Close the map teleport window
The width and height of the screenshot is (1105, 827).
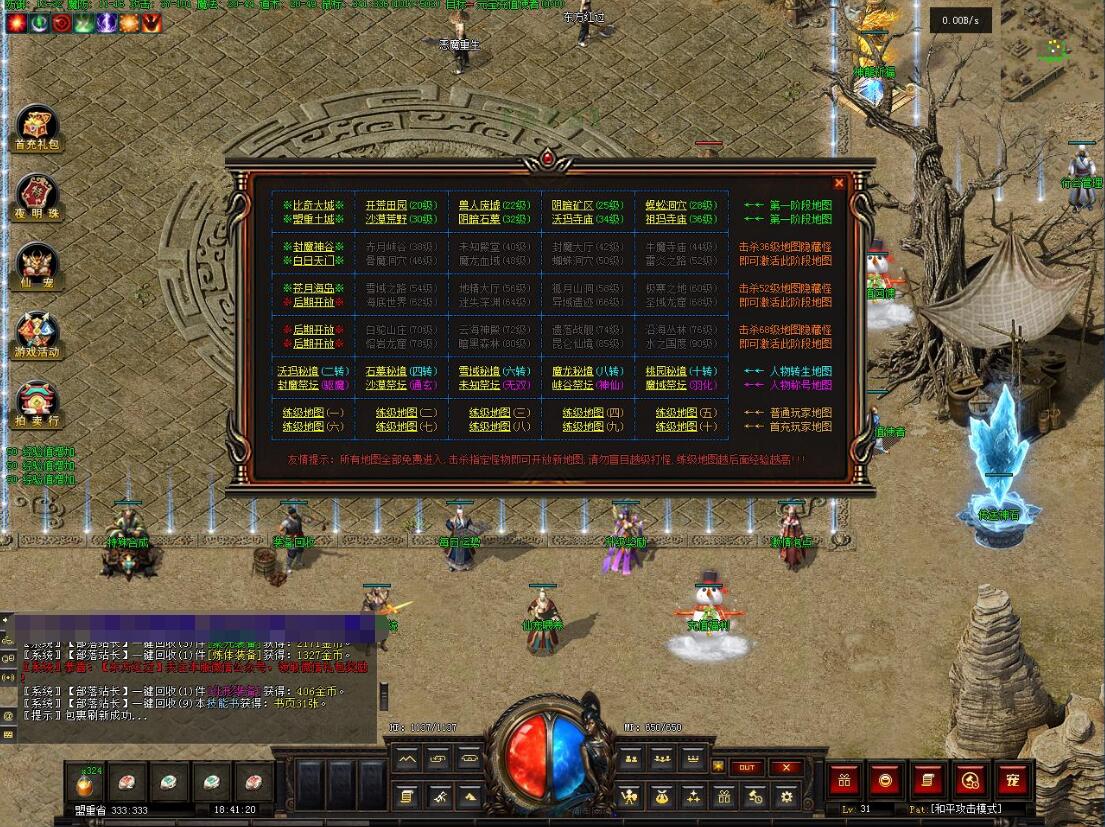(x=839, y=183)
